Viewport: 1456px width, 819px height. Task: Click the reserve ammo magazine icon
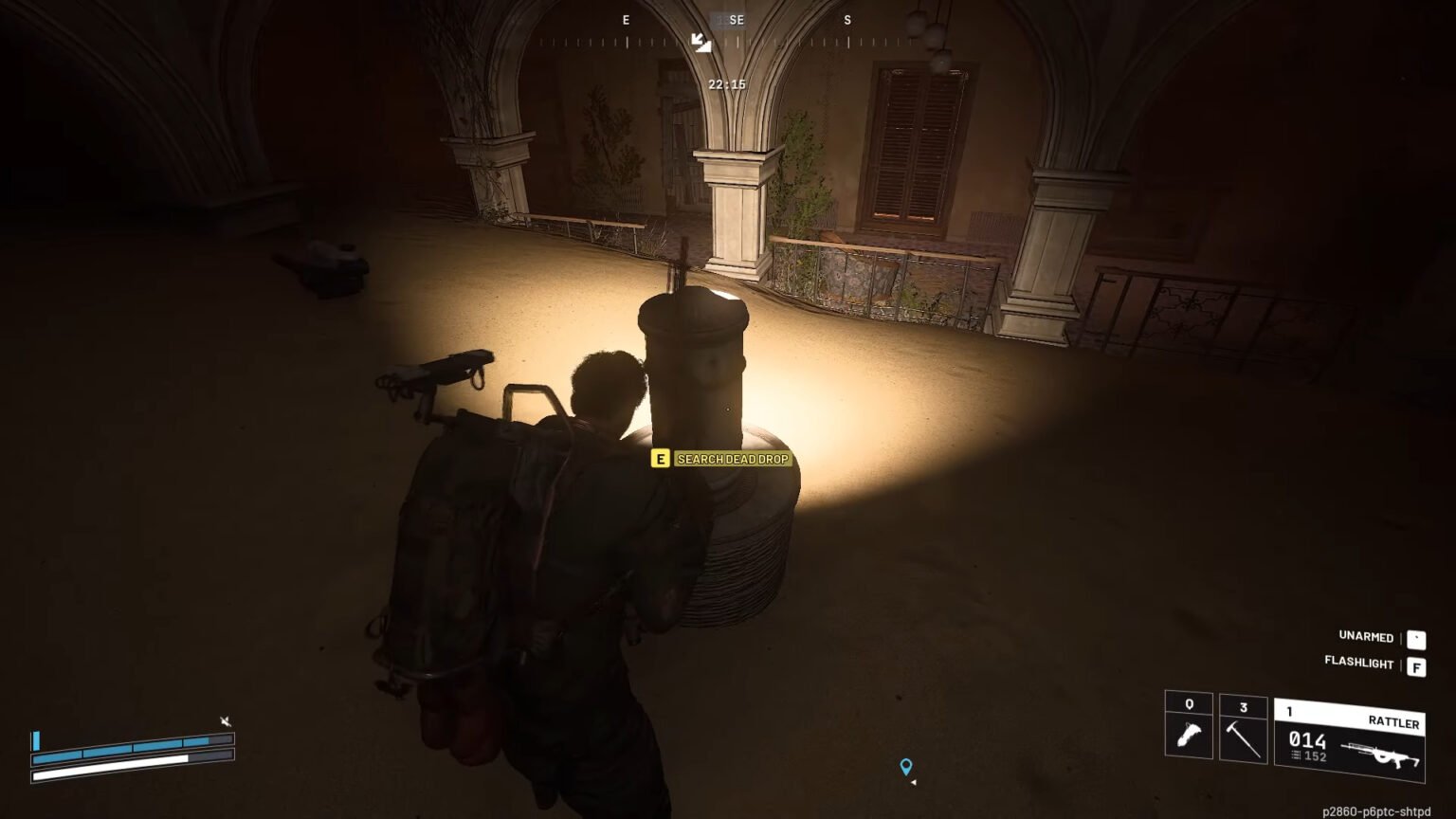[1295, 756]
